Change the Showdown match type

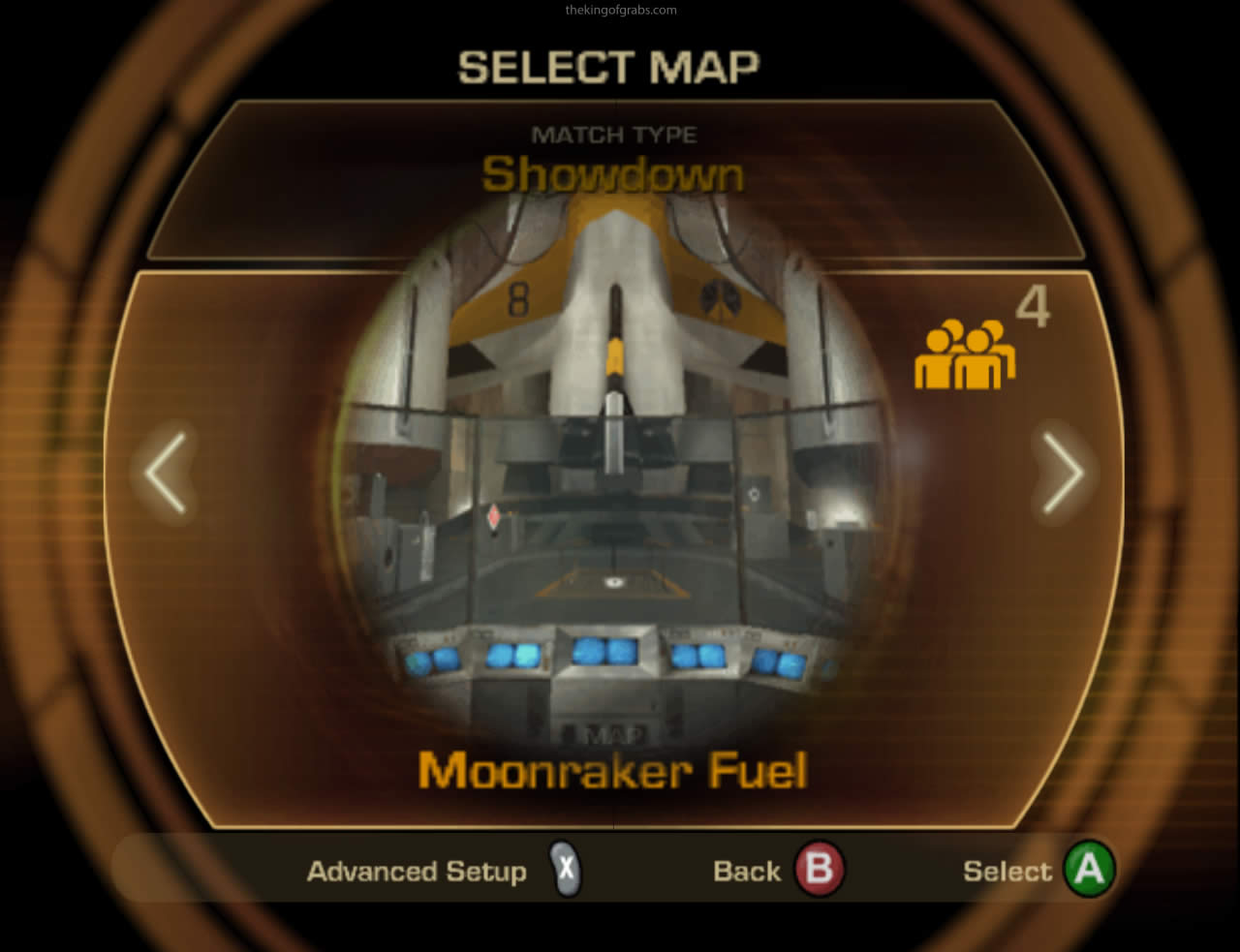pyautogui.click(x=613, y=175)
